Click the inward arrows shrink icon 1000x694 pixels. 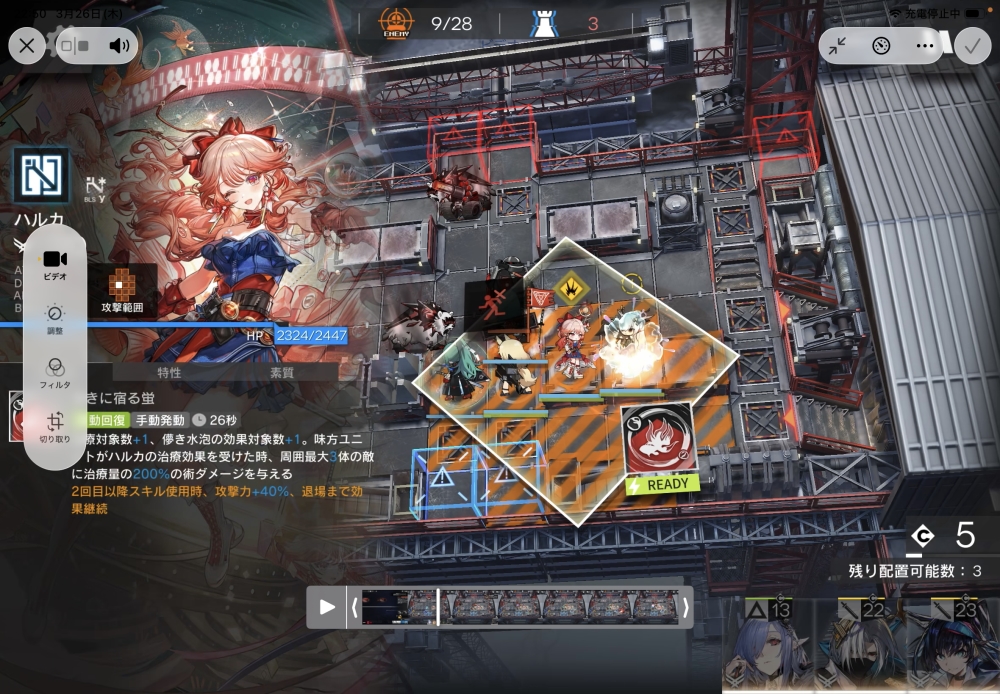838,45
